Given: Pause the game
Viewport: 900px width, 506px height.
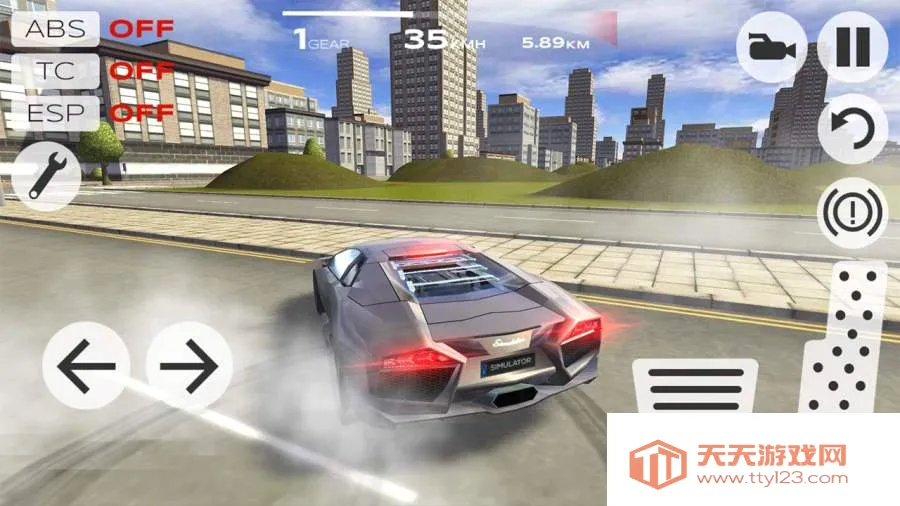Looking at the screenshot, I should pos(852,47).
